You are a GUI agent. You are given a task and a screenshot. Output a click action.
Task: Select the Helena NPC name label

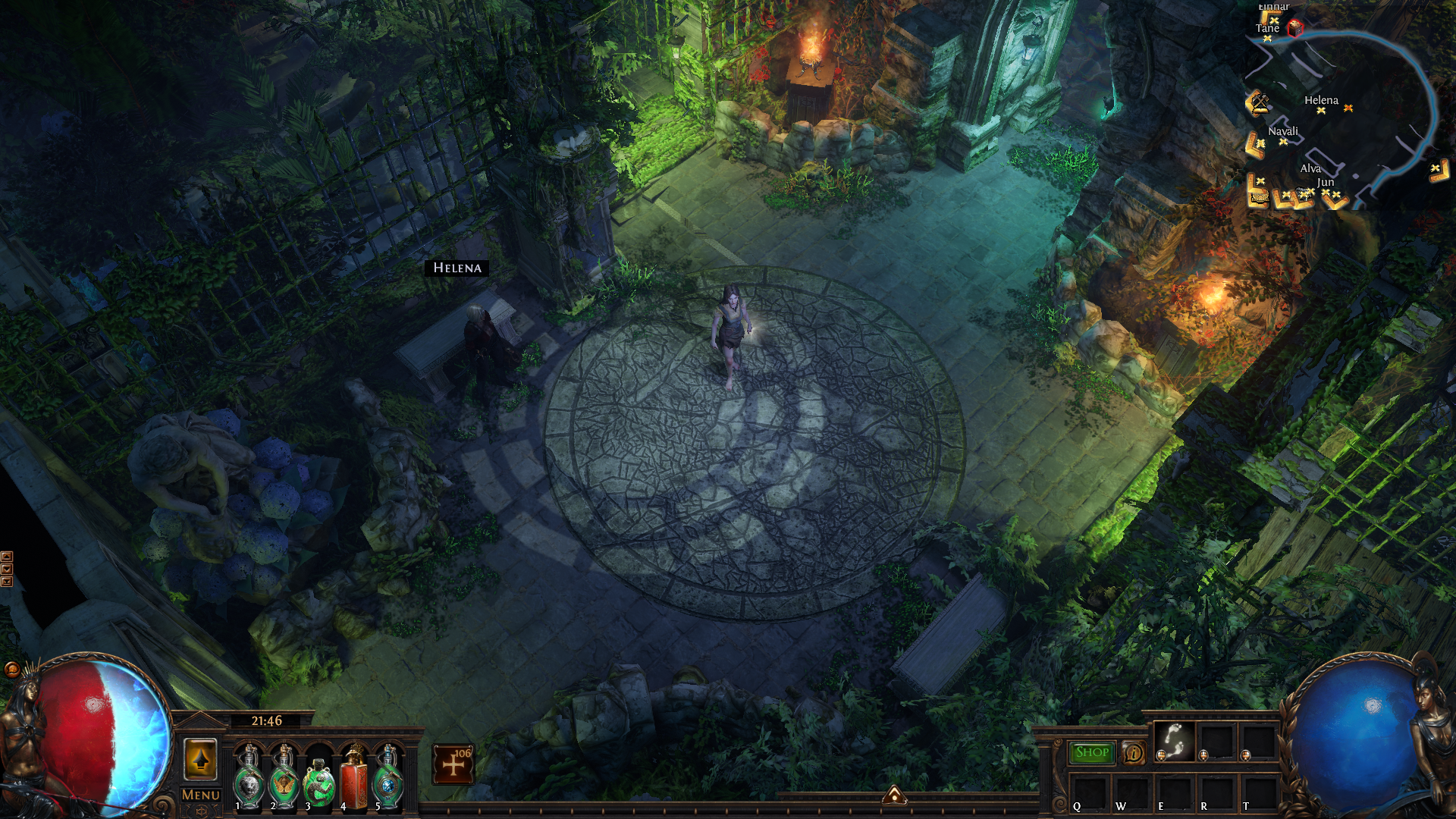[457, 268]
